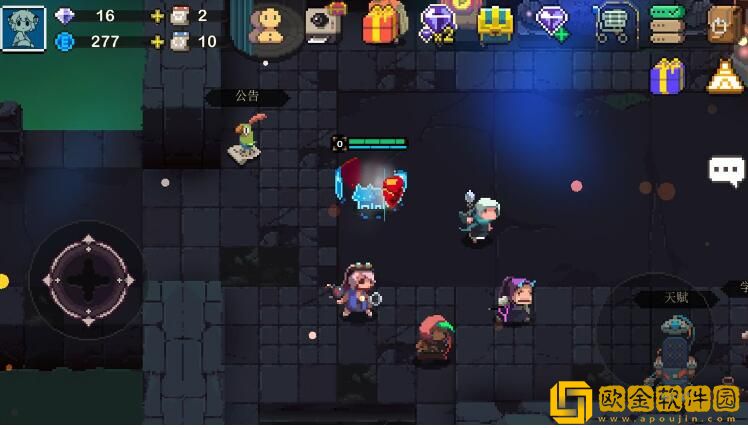Add more purple gems with plus button

157,16
